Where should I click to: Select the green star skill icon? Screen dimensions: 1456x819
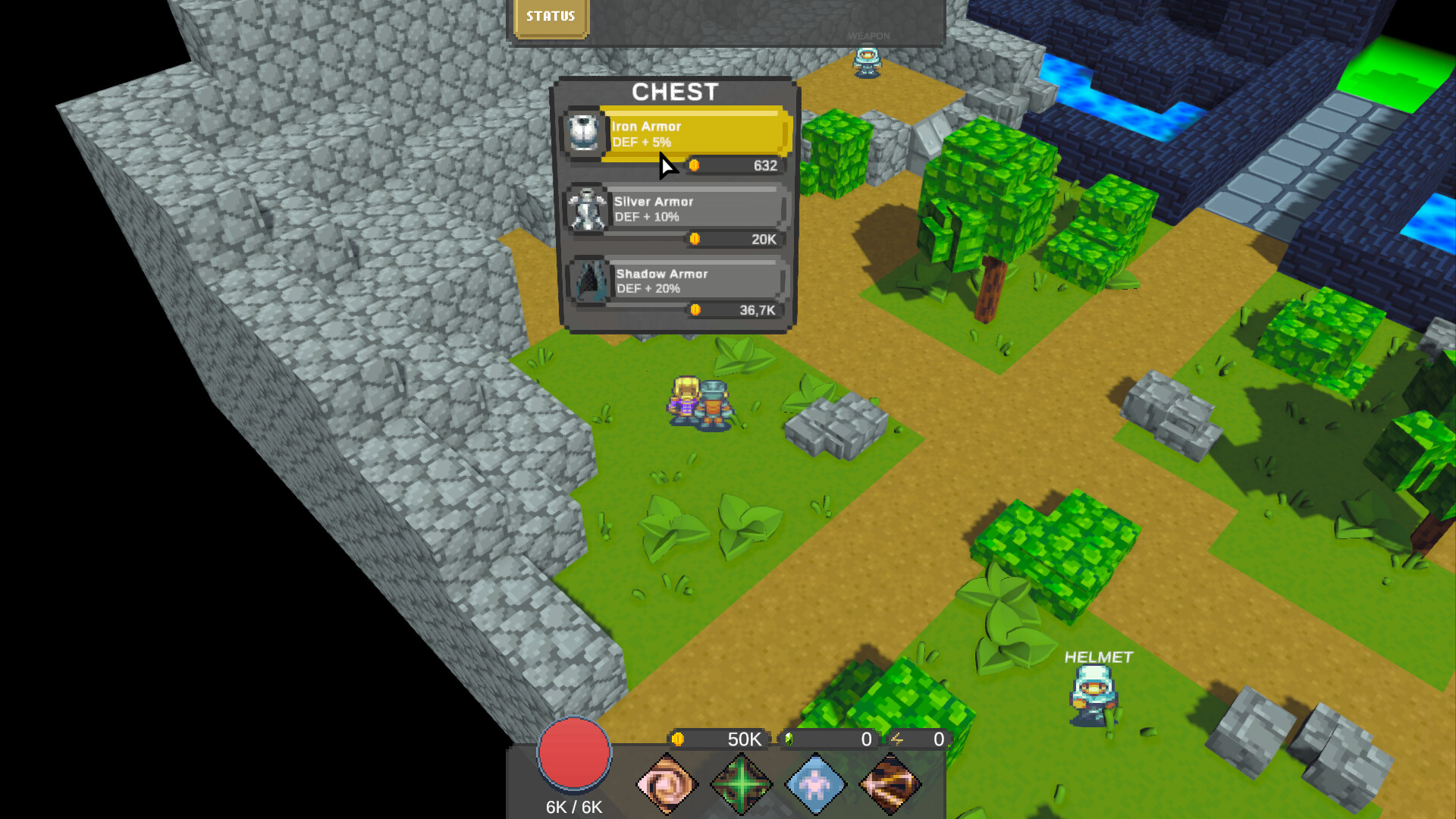[742, 785]
